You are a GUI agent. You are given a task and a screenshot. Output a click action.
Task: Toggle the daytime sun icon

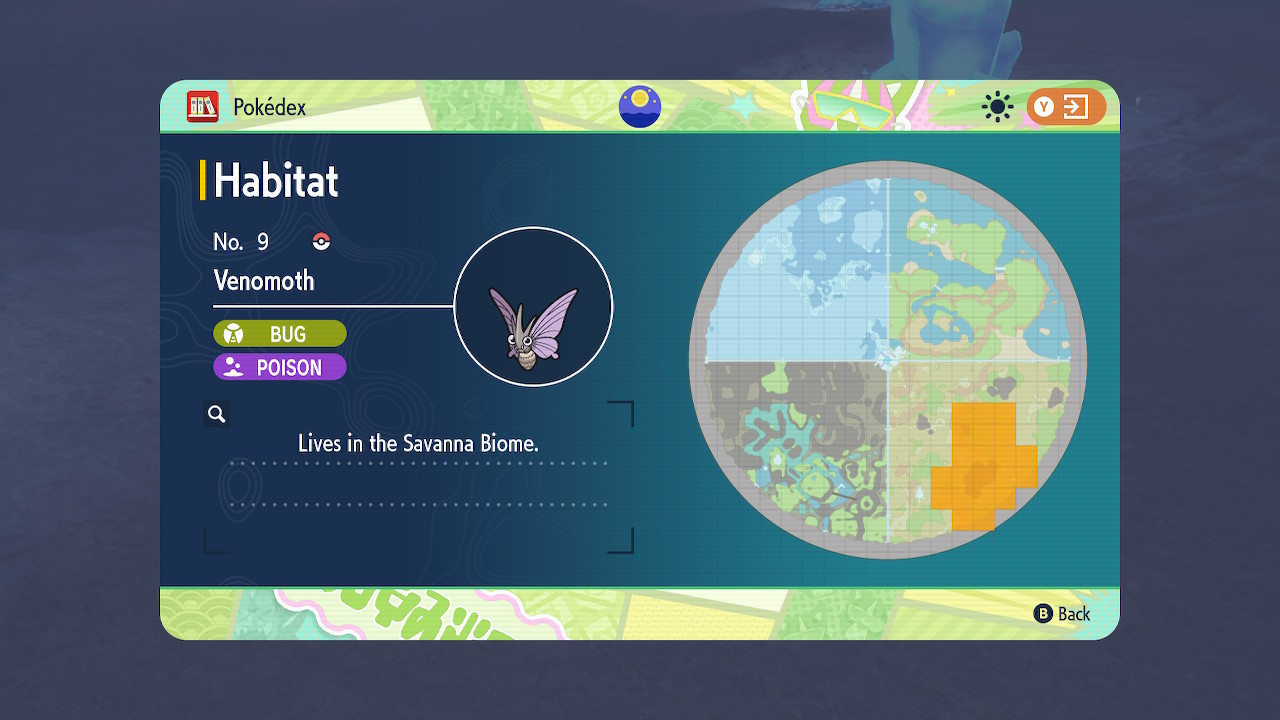click(x=997, y=107)
